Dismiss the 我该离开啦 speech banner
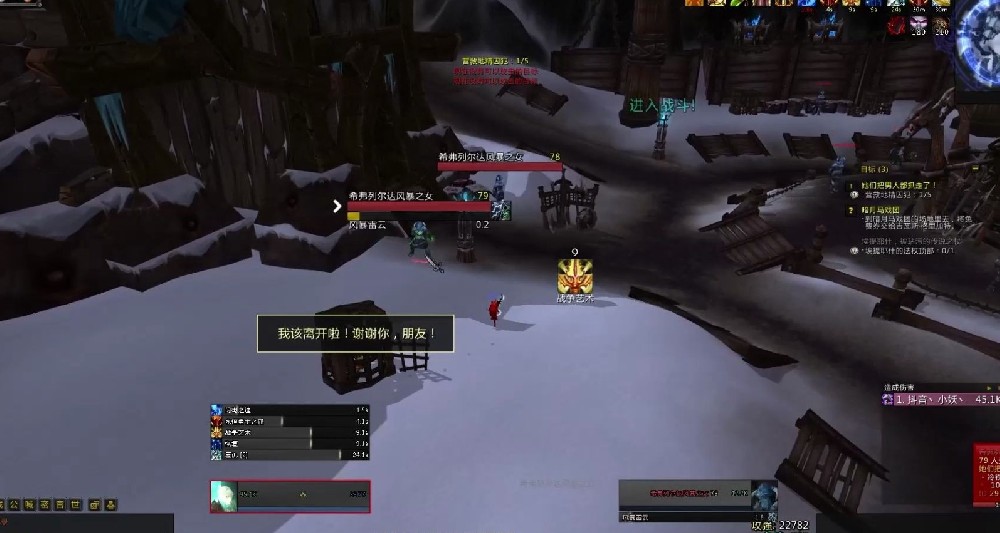 click(x=355, y=333)
